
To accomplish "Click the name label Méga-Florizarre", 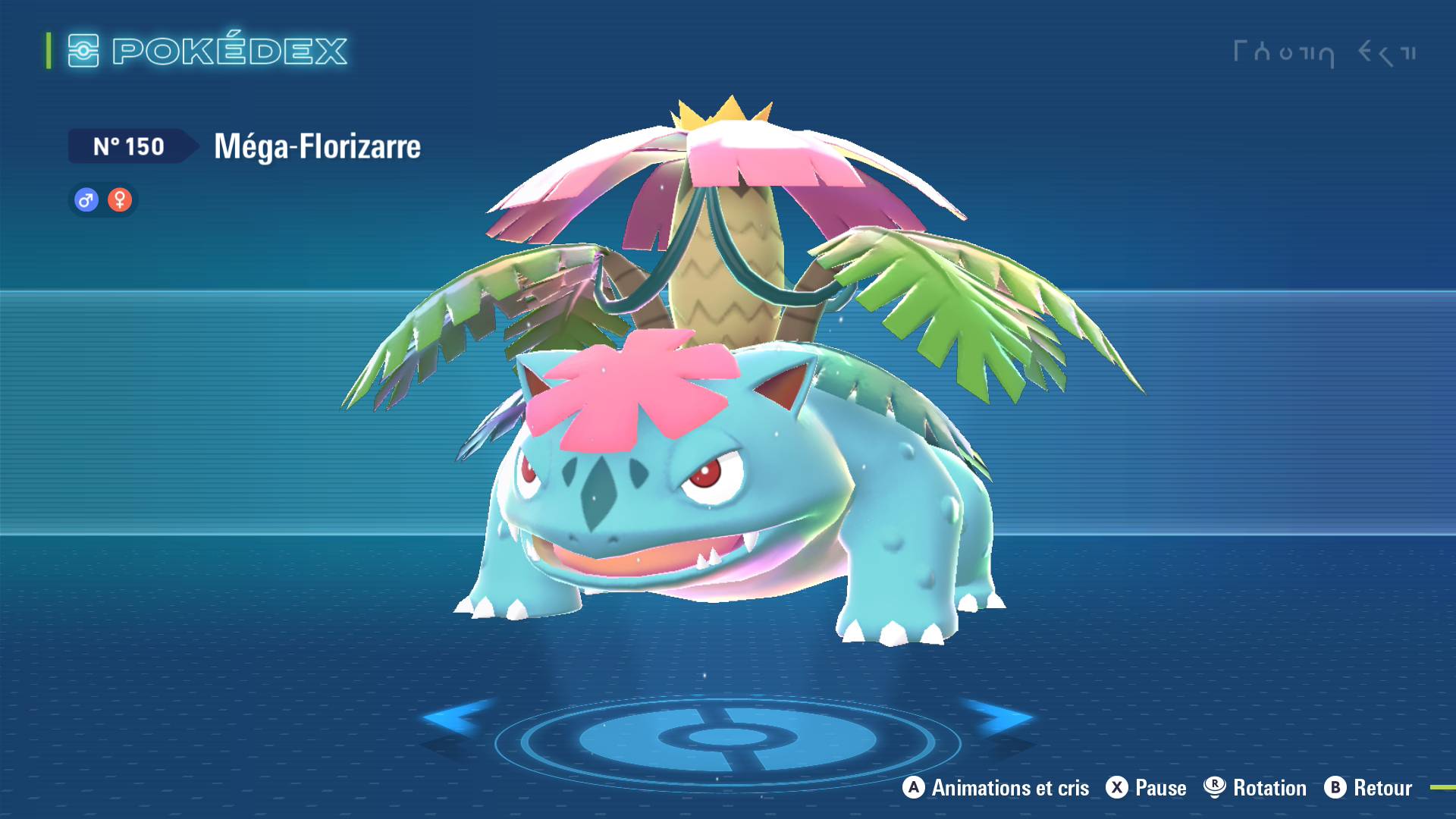I will (316, 146).
